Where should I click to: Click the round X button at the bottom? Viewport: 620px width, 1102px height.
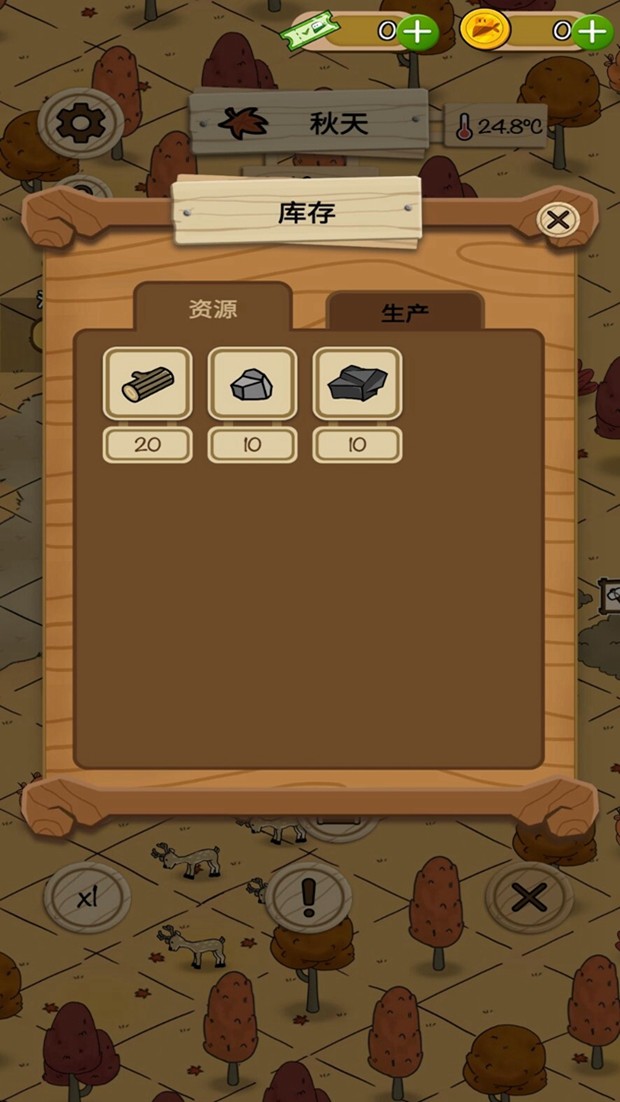click(528, 898)
